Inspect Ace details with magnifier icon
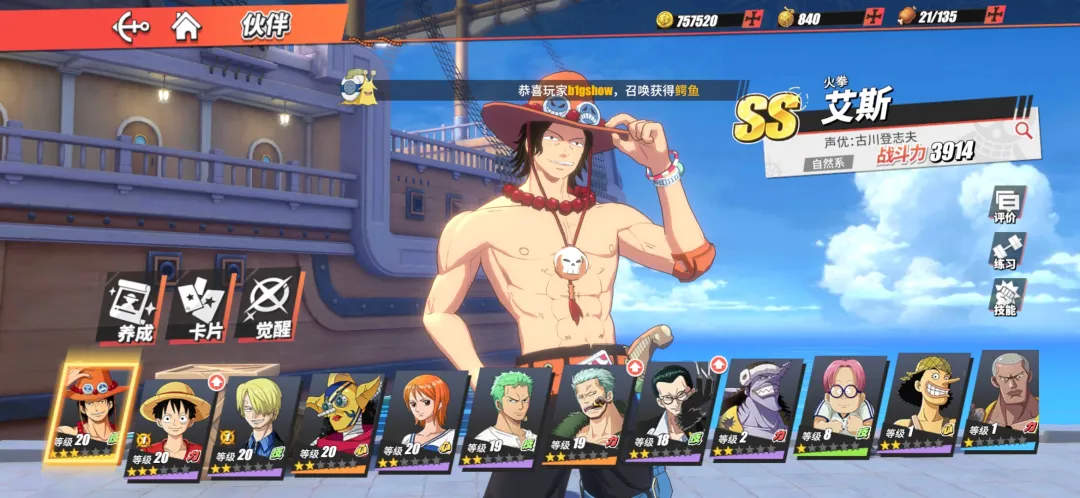Viewport: 1080px width, 498px height. pyautogui.click(x=1023, y=128)
